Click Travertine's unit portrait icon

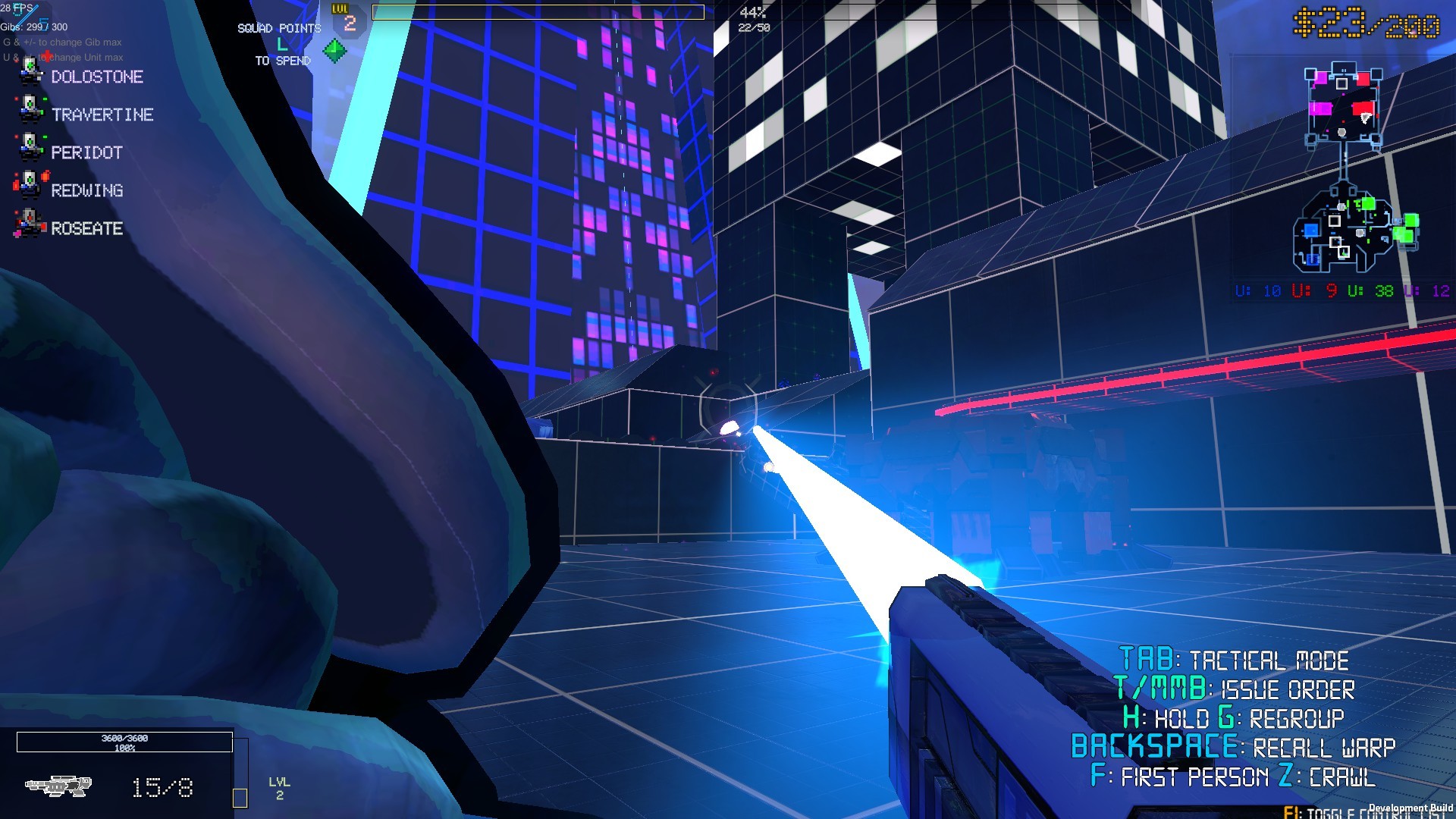tap(33, 110)
